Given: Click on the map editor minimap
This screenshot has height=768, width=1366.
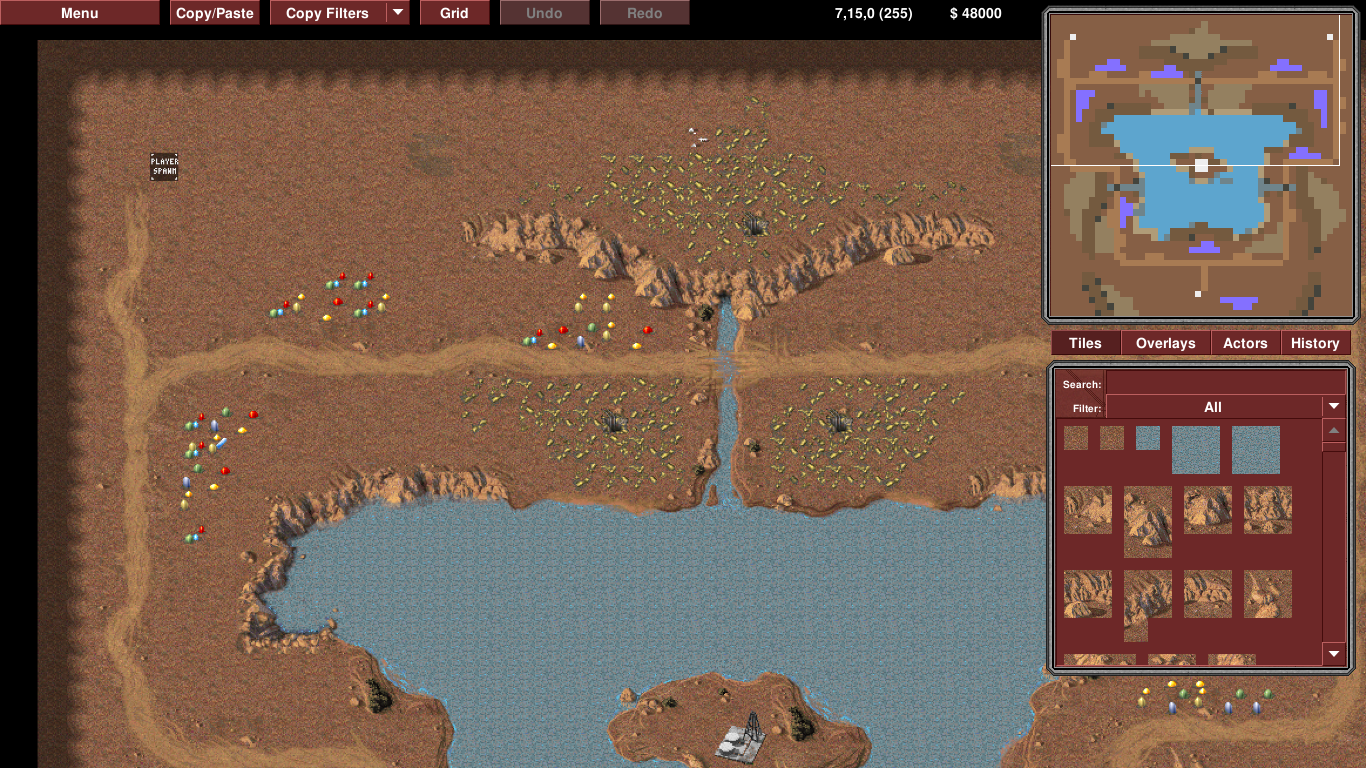Looking at the screenshot, I should tap(1198, 165).
